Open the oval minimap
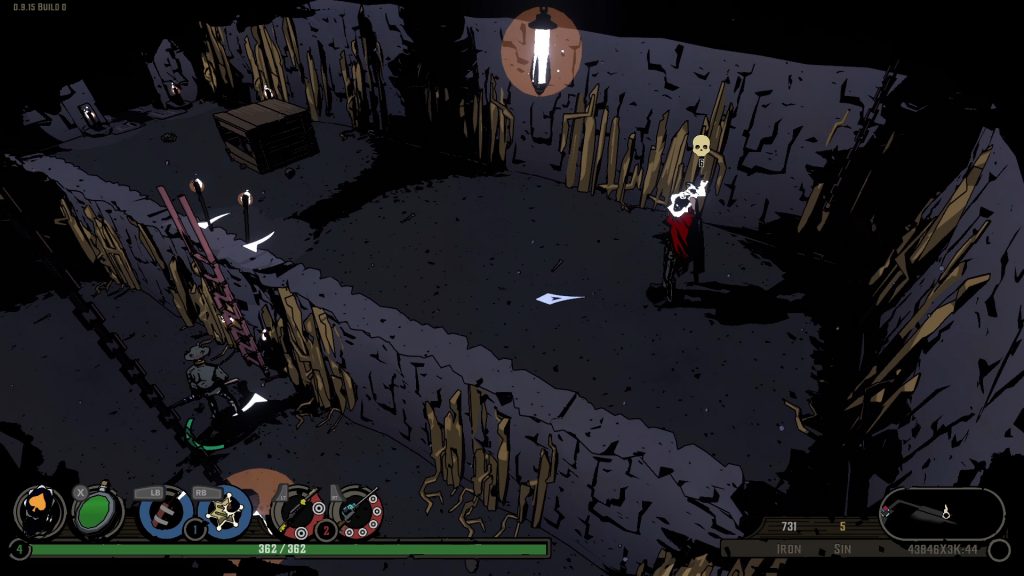 click(x=941, y=513)
